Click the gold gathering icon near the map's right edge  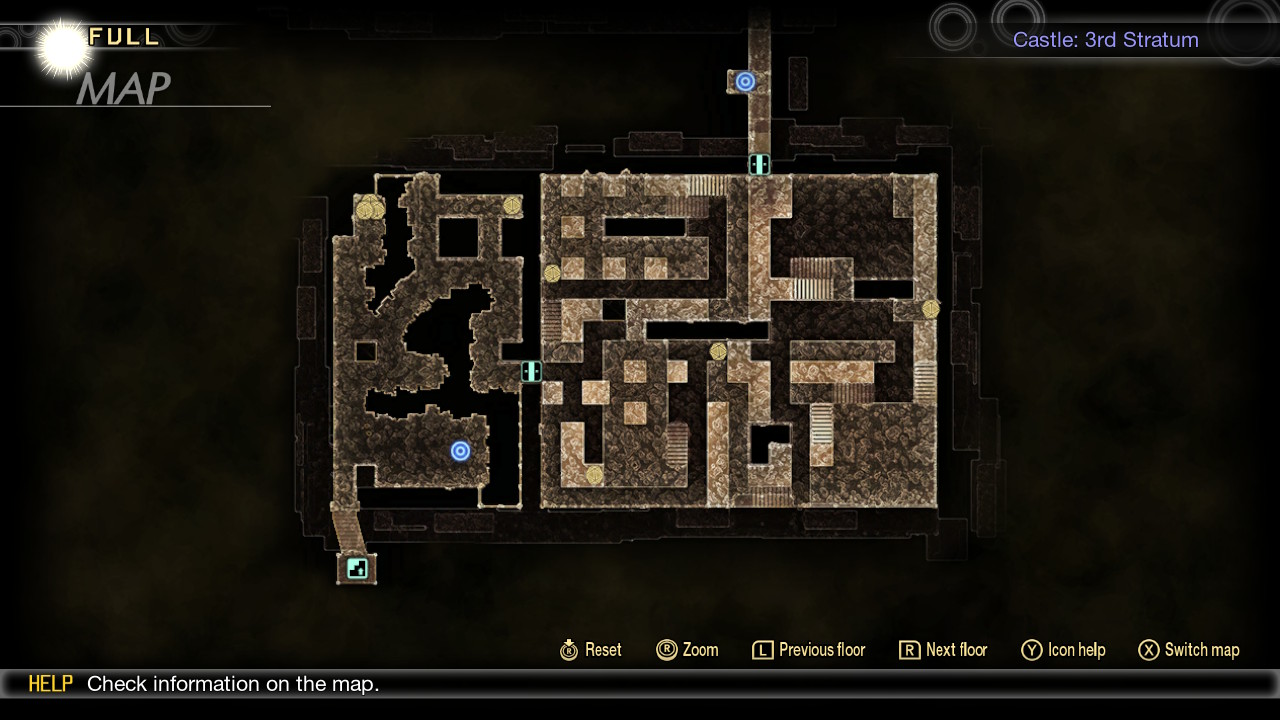(929, 307)
